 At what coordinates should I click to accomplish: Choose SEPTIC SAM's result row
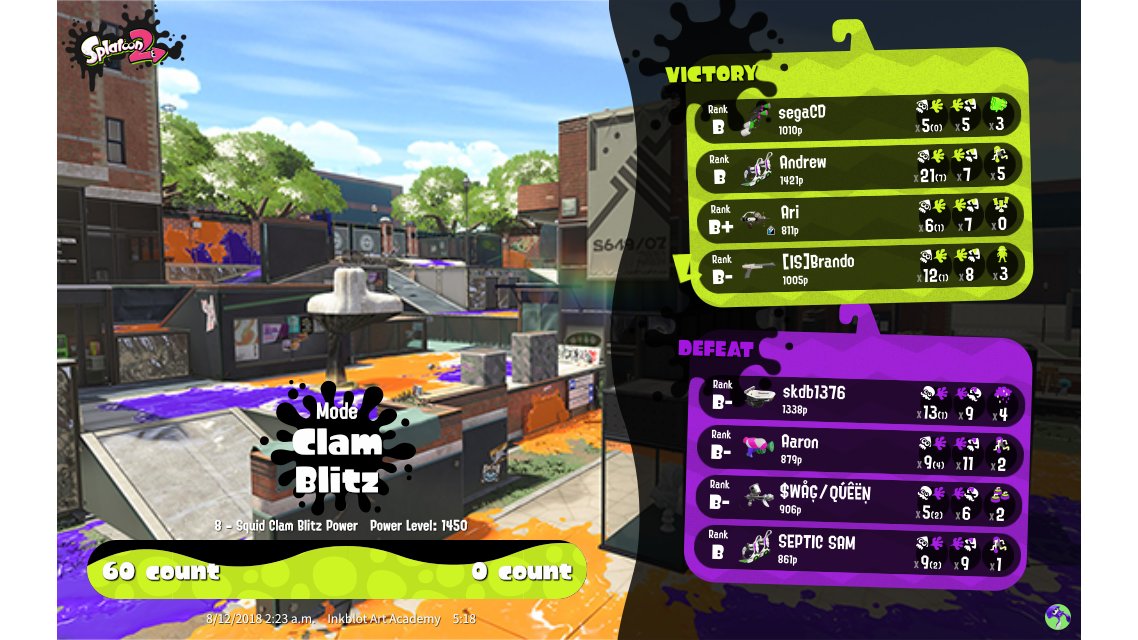(x=858, y=550)
